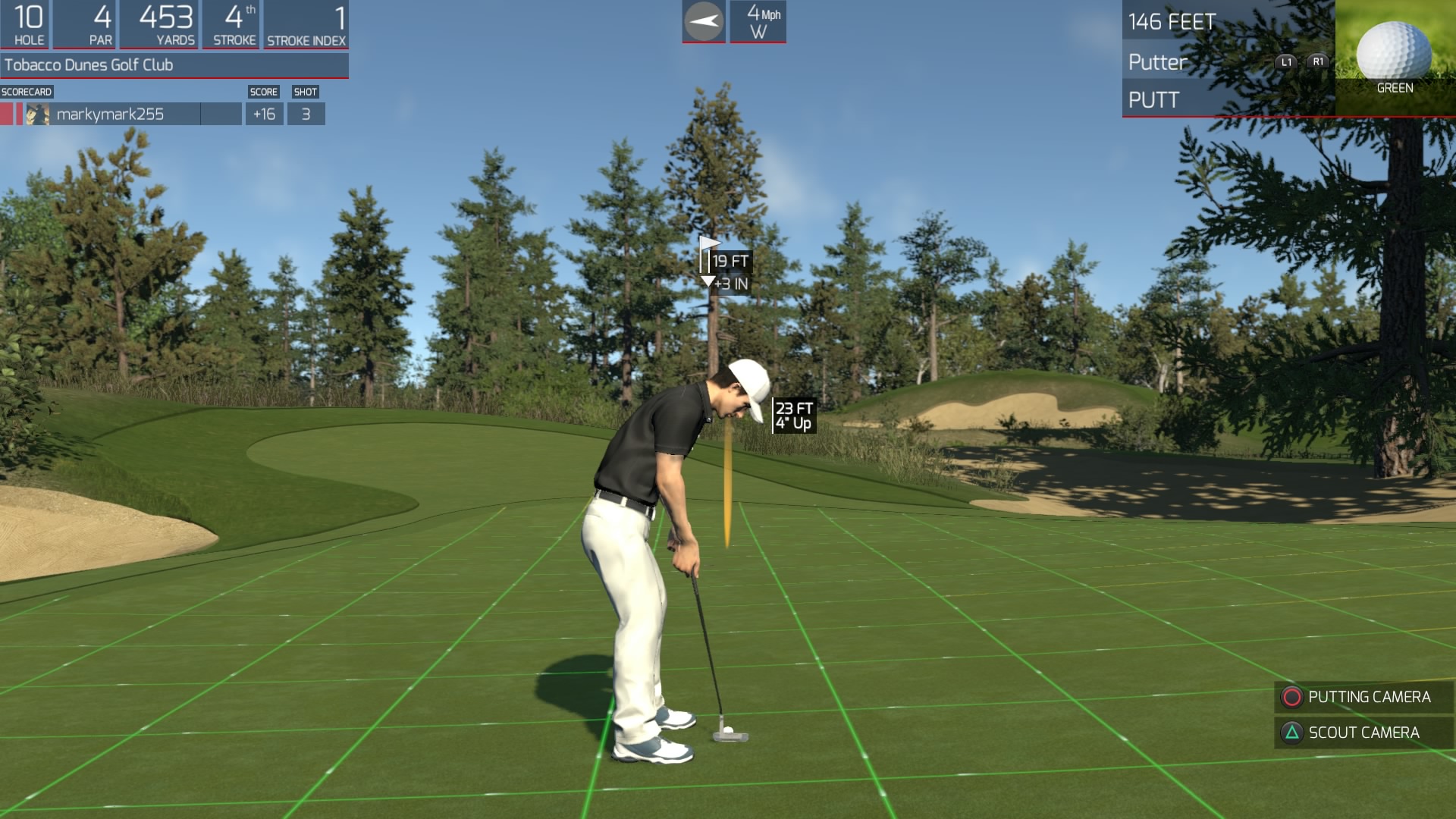Select the SHOT column header
Image resolution: width=1456 pixels, height=819 pixels.
click(x=306, y=91)
